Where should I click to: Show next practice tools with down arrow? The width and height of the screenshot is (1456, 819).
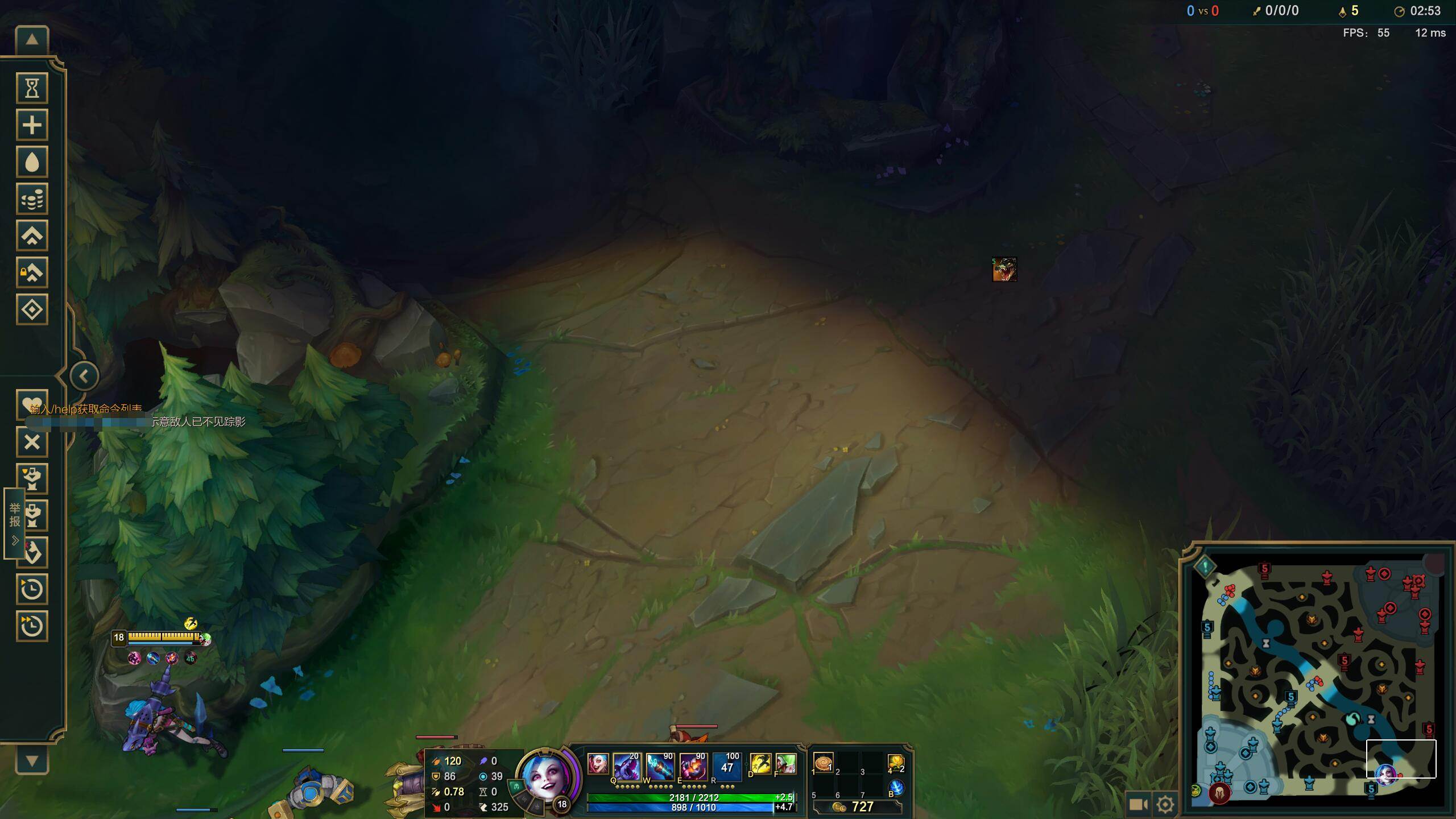[x=32, y=761]
